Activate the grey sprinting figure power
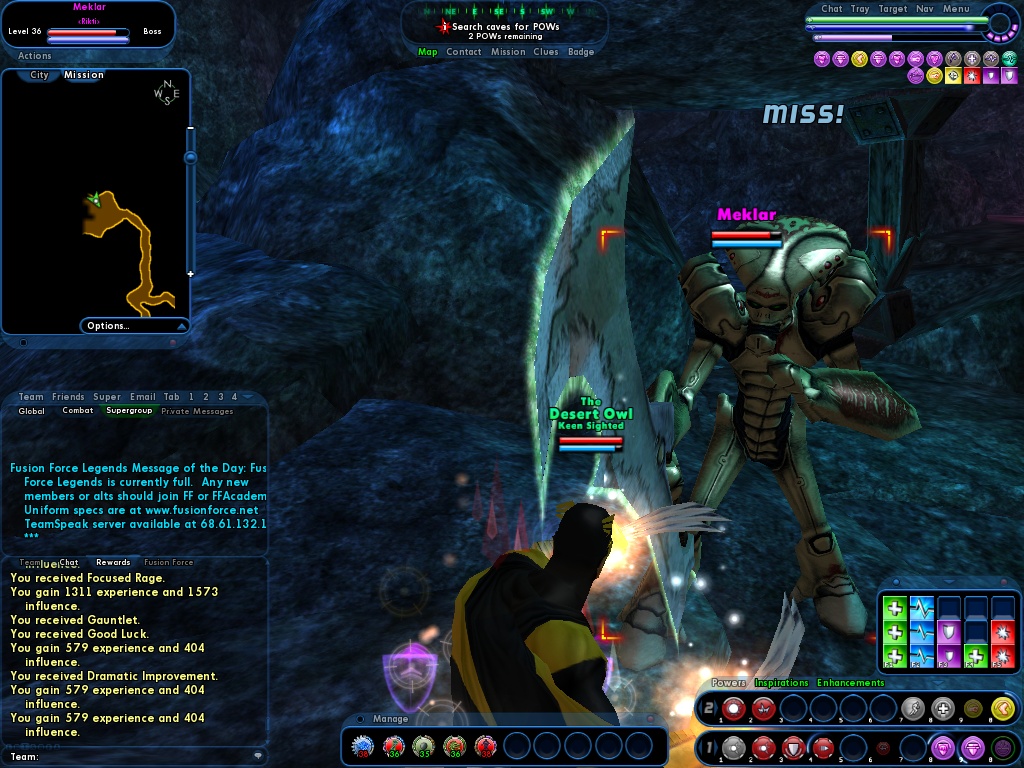Image resolution: width=1024 pixels, height=768 pixels. tap(912, 709)
